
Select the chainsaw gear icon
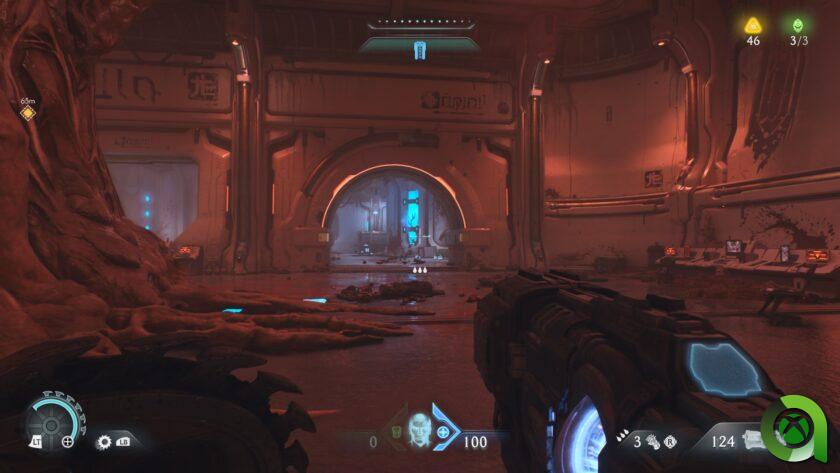click(102, 440)
